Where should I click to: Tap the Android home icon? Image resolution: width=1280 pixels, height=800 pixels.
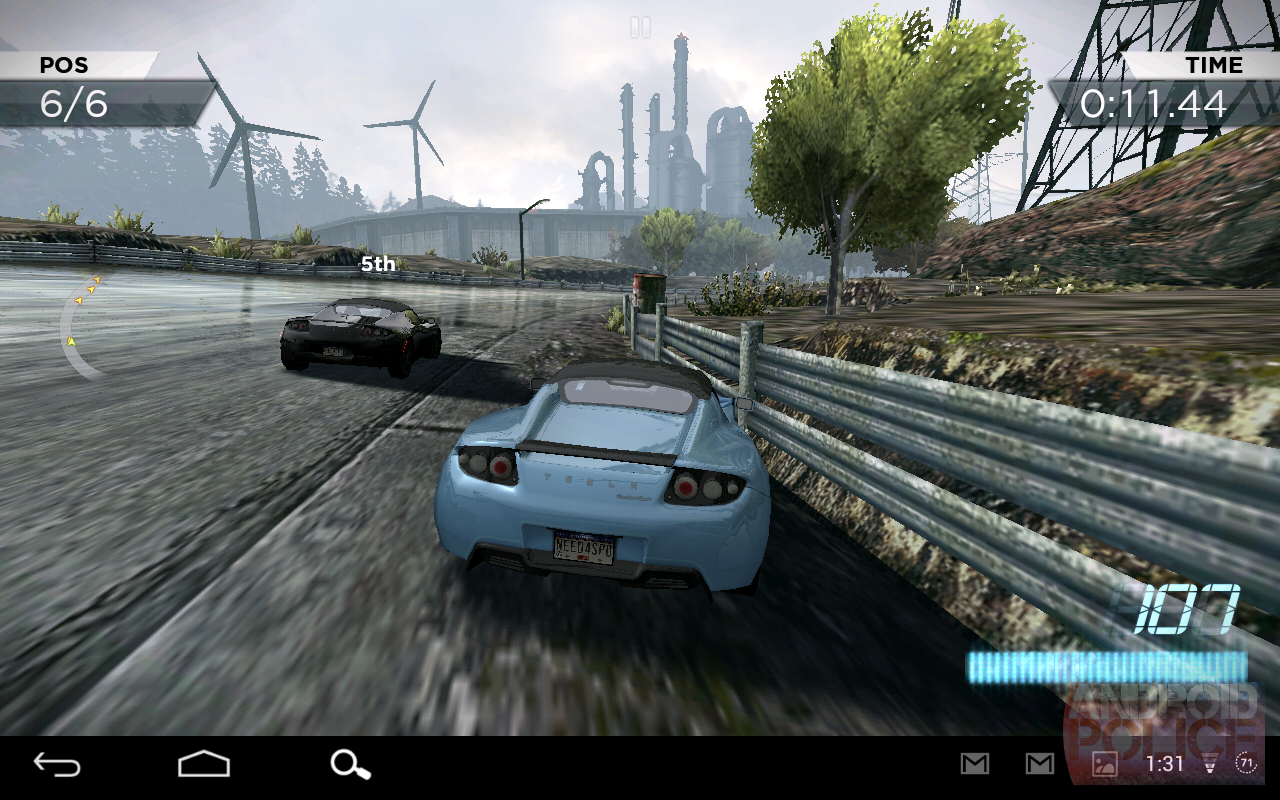click(x=205, y=765)
